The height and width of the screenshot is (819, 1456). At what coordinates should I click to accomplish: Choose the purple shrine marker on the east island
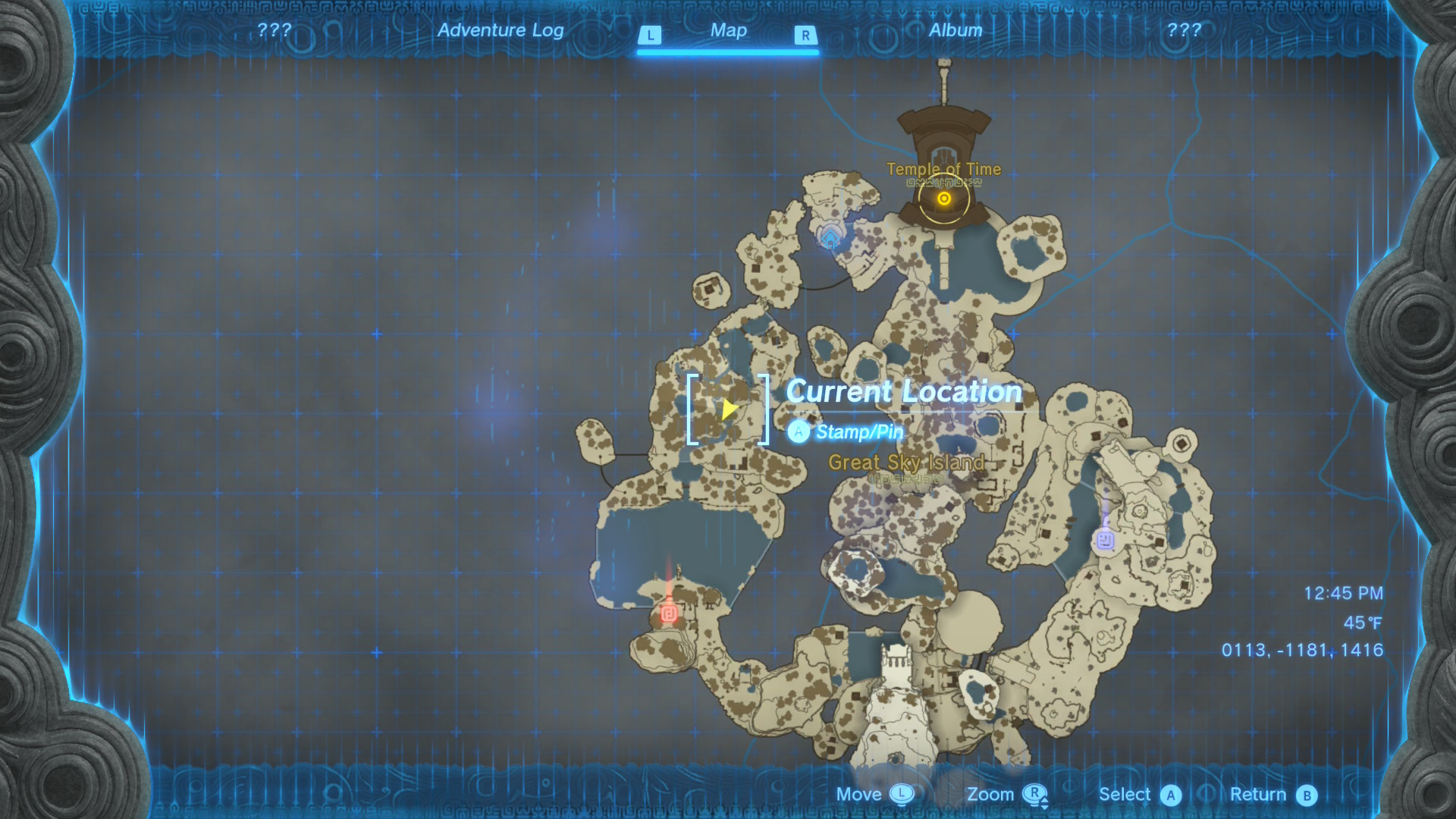click(x=1105, y=540)
